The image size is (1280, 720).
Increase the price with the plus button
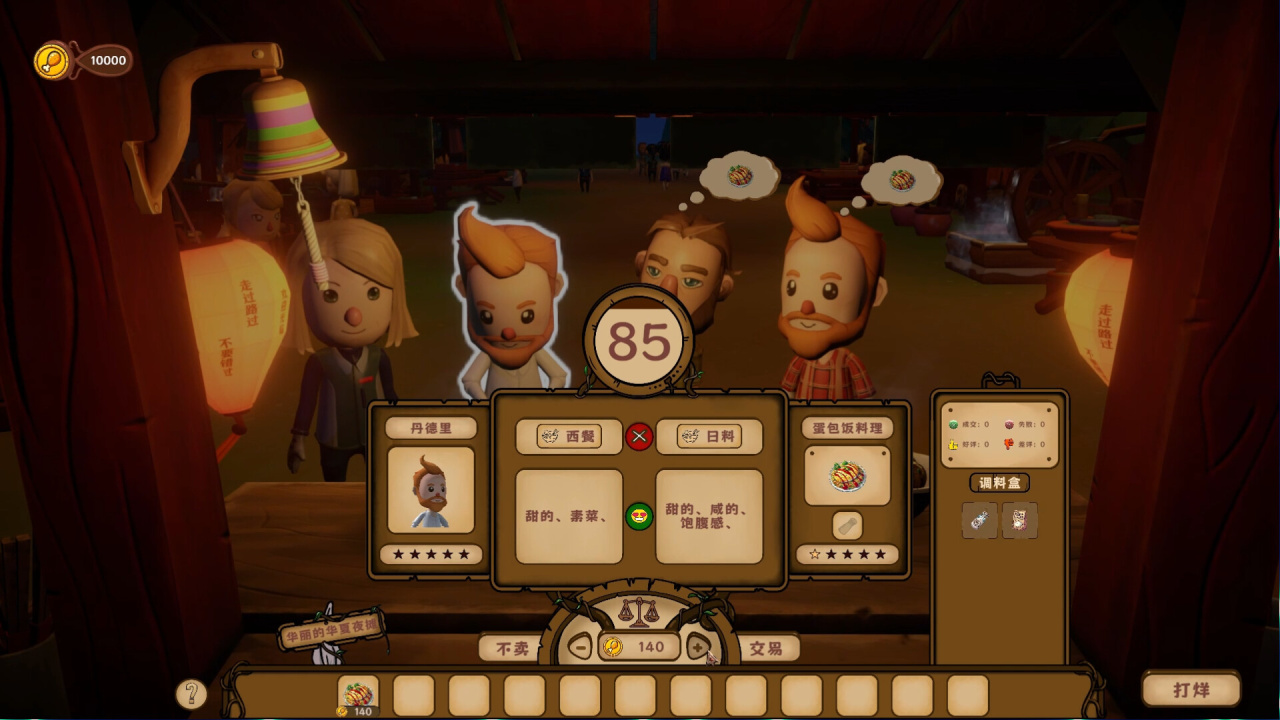698,647
